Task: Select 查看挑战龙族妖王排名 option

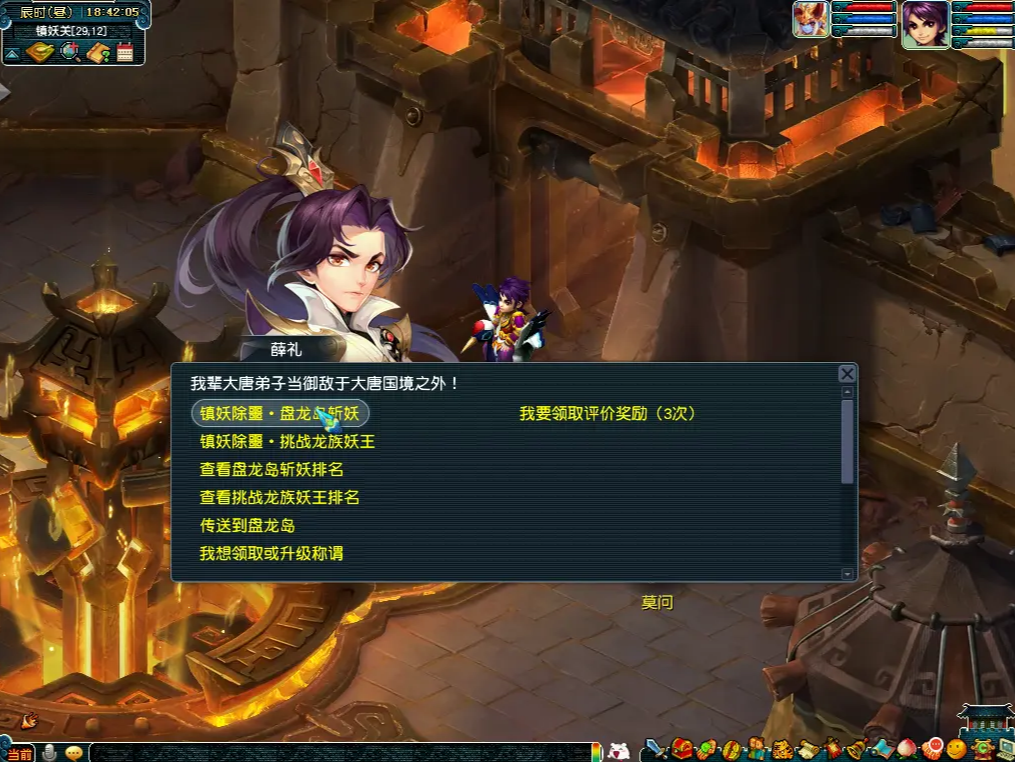Action: 279,497
